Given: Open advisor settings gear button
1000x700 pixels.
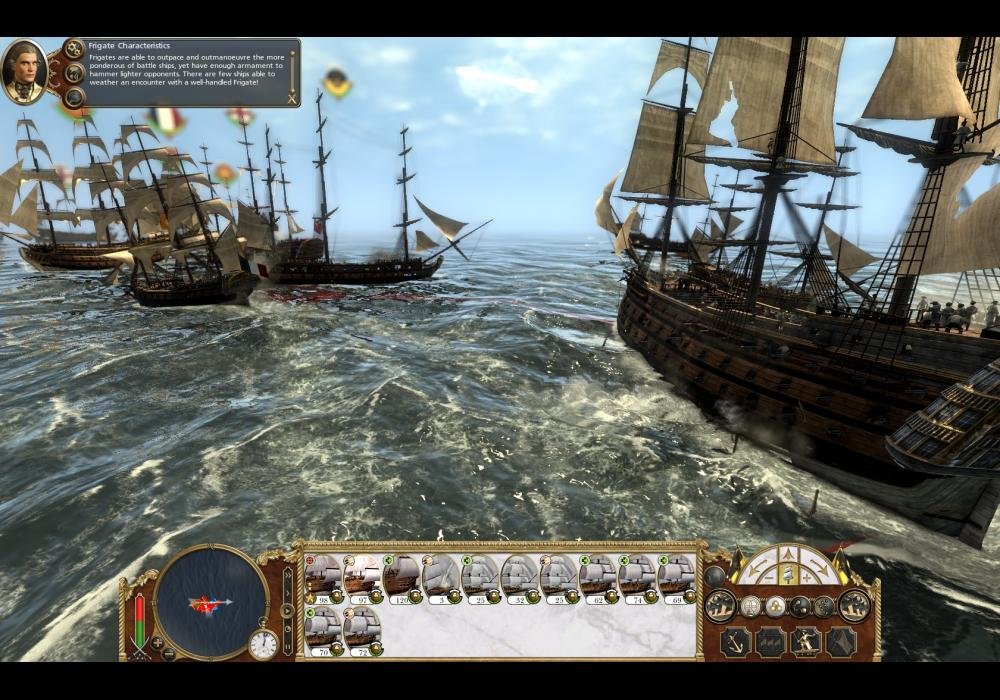Looking at the screenshot, I should (x=74, y=49).
